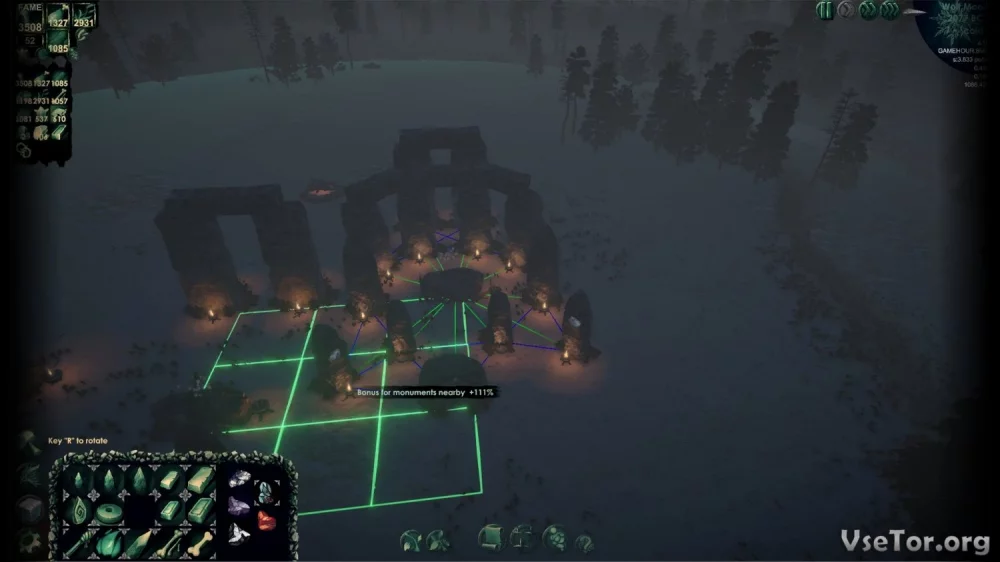Choose the round ring-shaped stone piece

click(108, 510)
